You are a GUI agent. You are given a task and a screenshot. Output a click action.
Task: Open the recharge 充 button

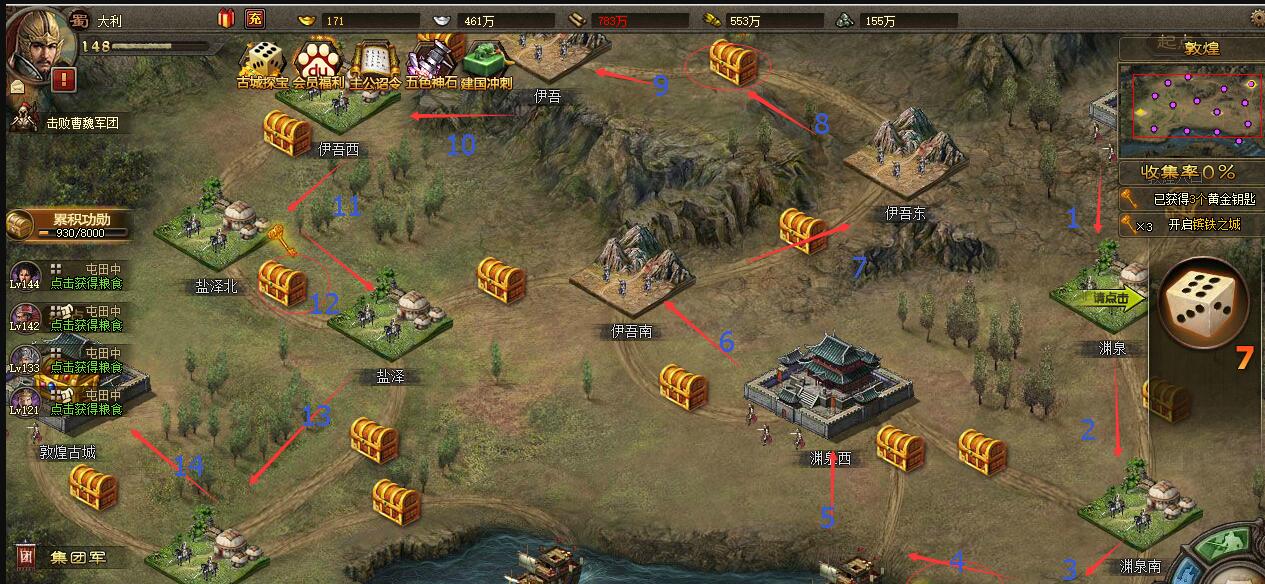tap(254, 19)
